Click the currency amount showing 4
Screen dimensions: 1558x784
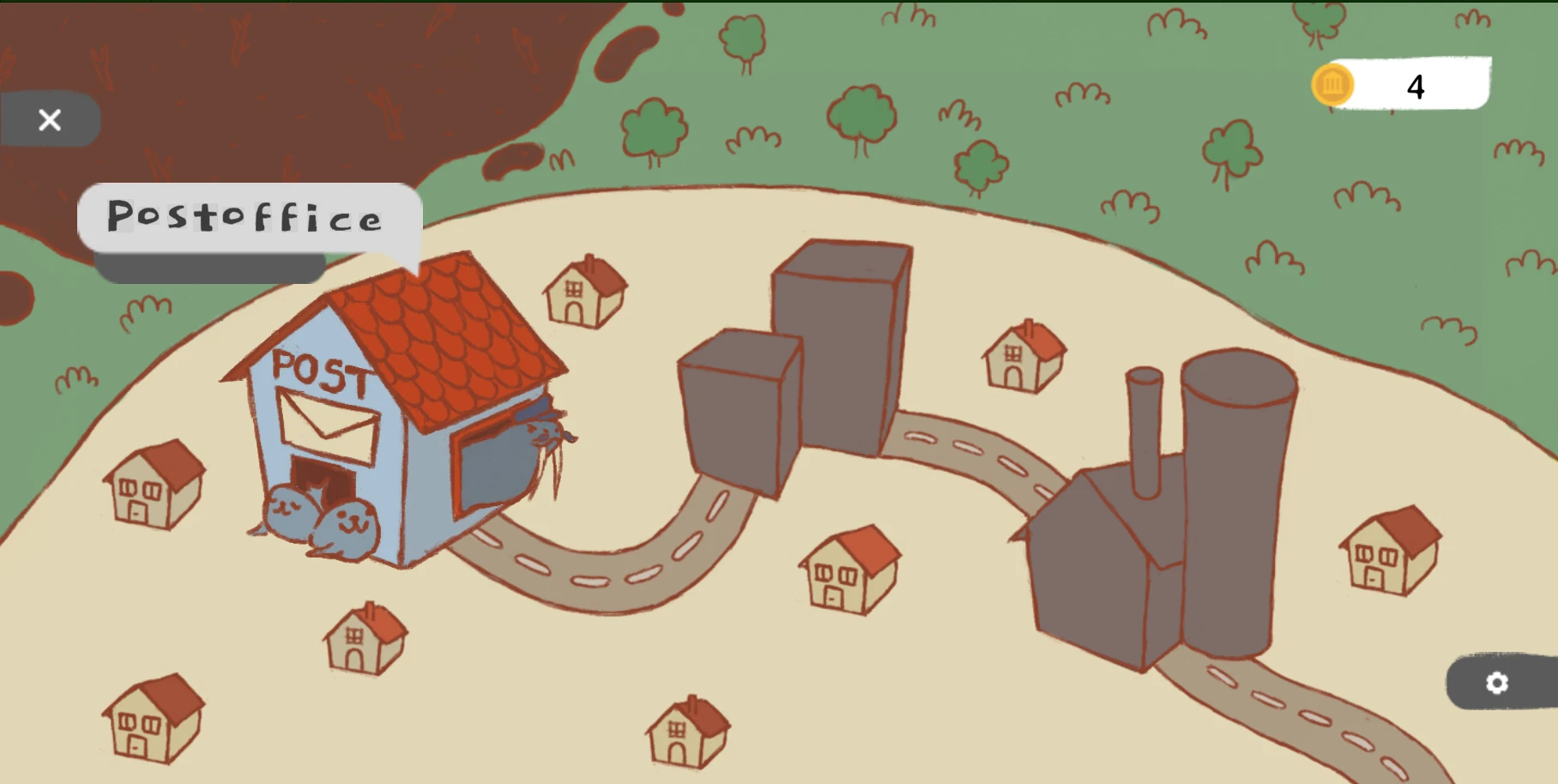(x=1416, y=85)
